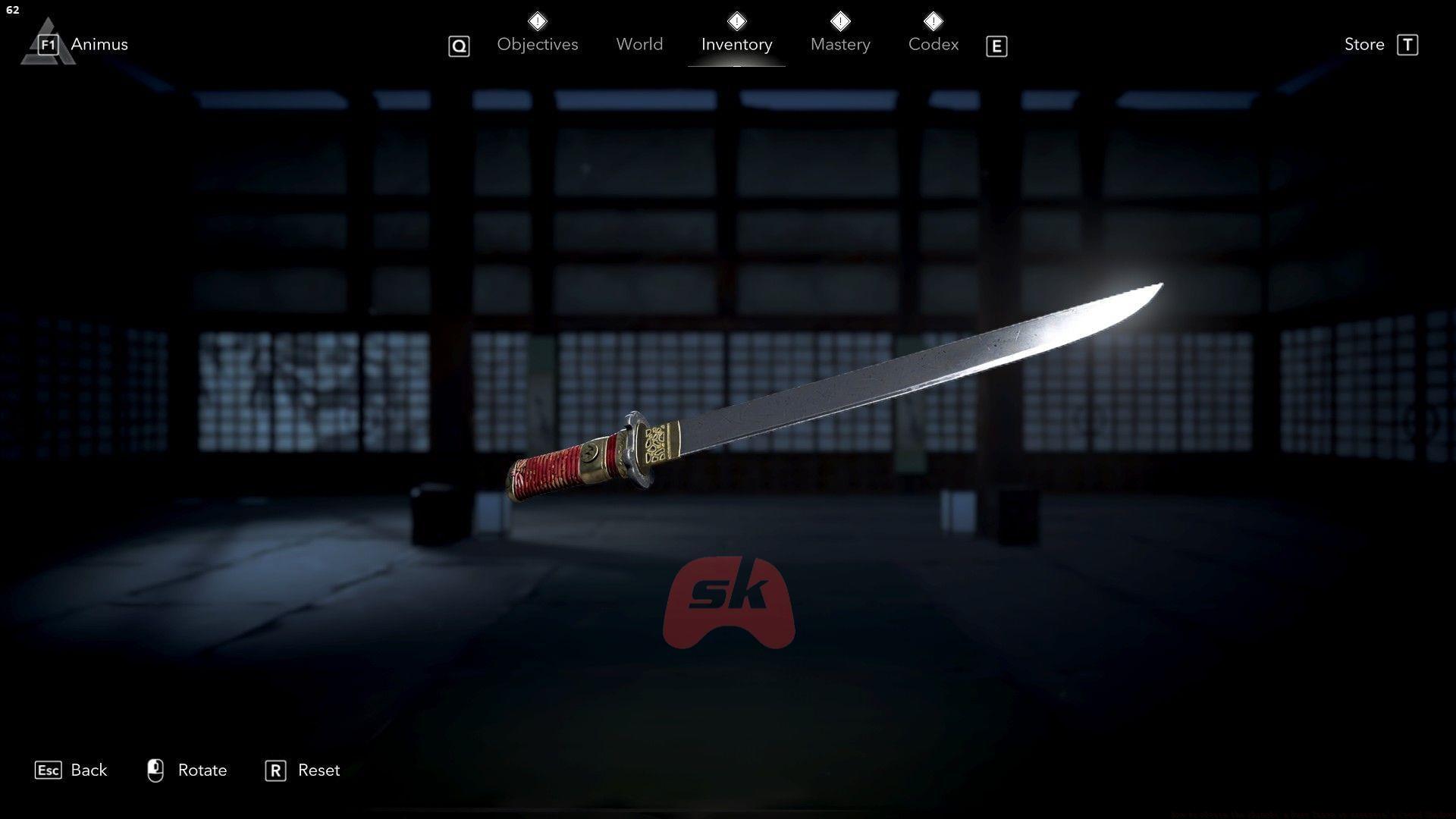
Task: Select the diamond marker above Objectives
Action: point(537,21)
